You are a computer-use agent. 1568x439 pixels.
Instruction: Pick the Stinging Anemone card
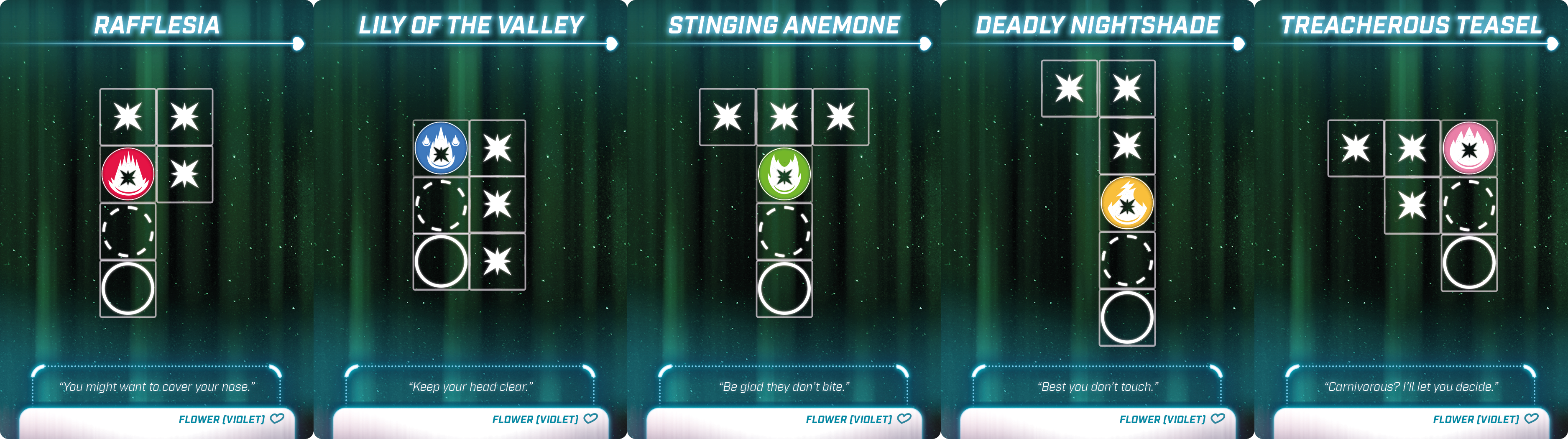point(784,219)
